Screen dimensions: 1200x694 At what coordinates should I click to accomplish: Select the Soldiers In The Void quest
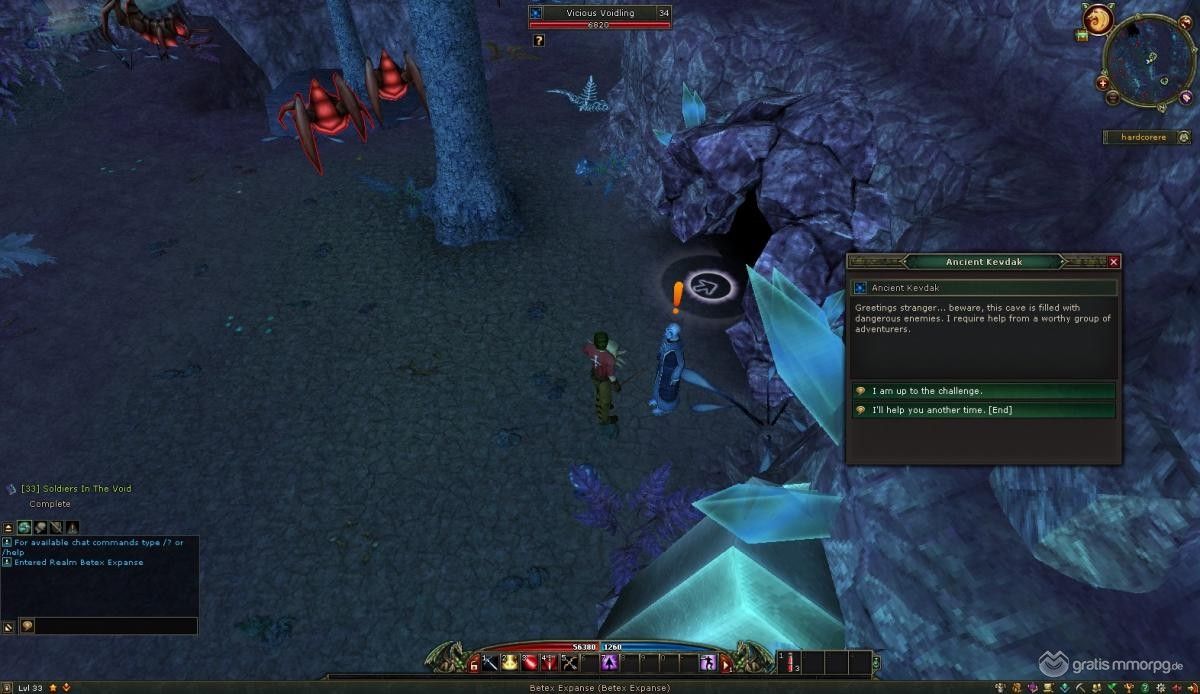(76, 489)
